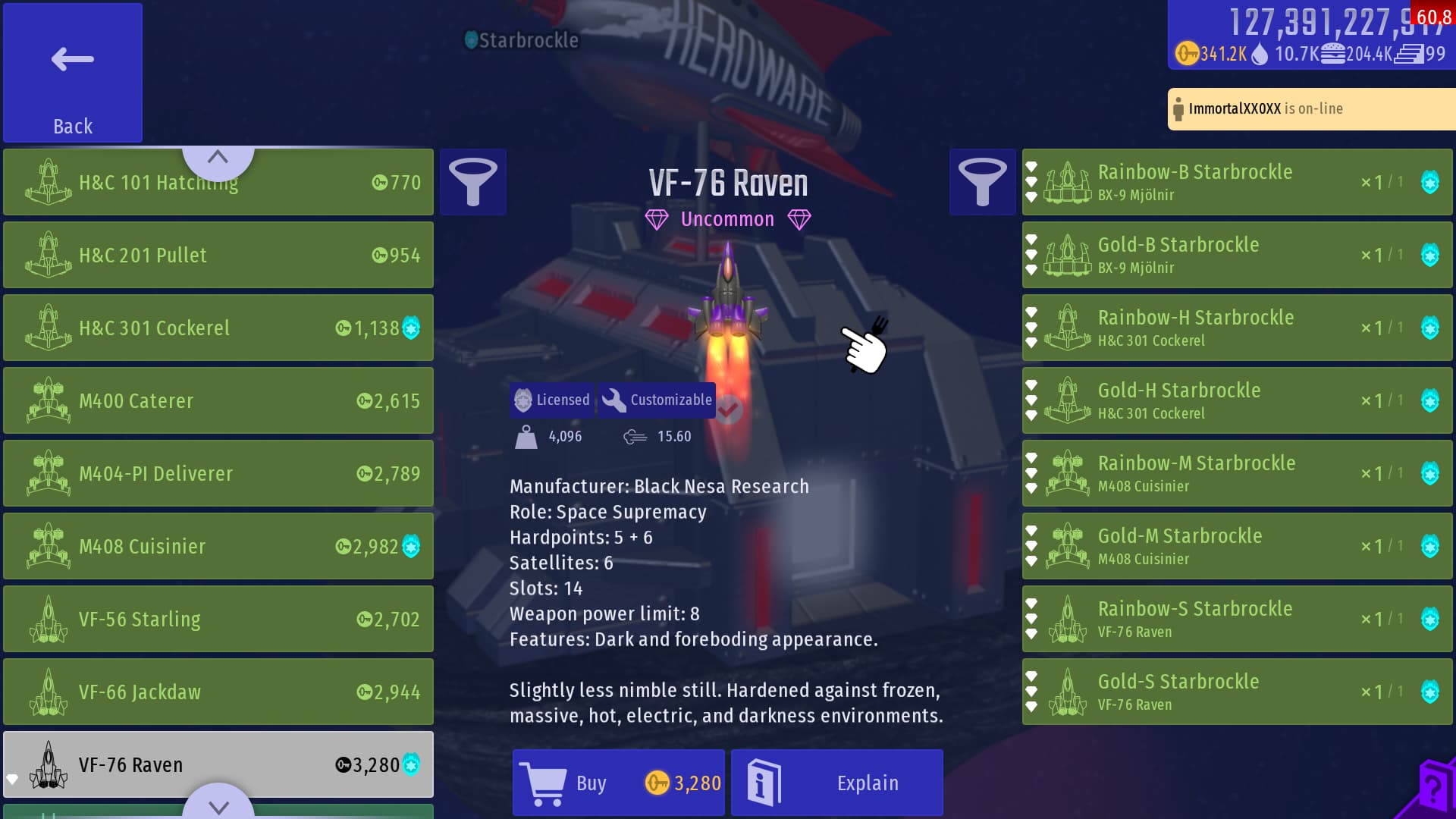
Task: Select the VF-66 Jackdaw row
Action: [218, 692]
